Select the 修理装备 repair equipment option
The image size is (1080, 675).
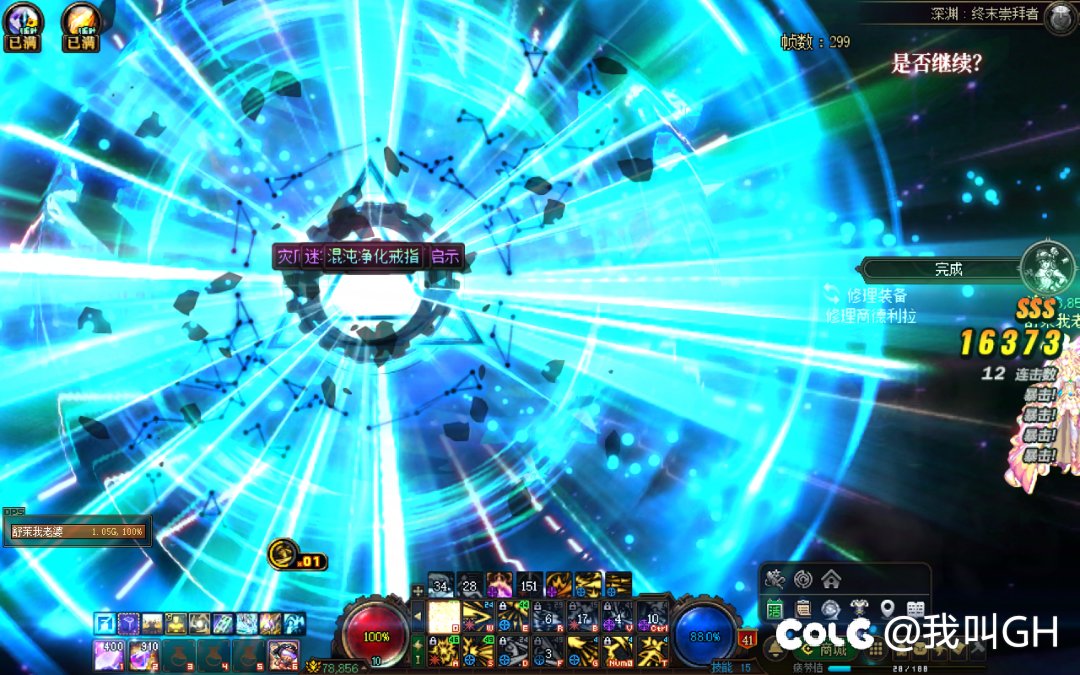[876, 295]
